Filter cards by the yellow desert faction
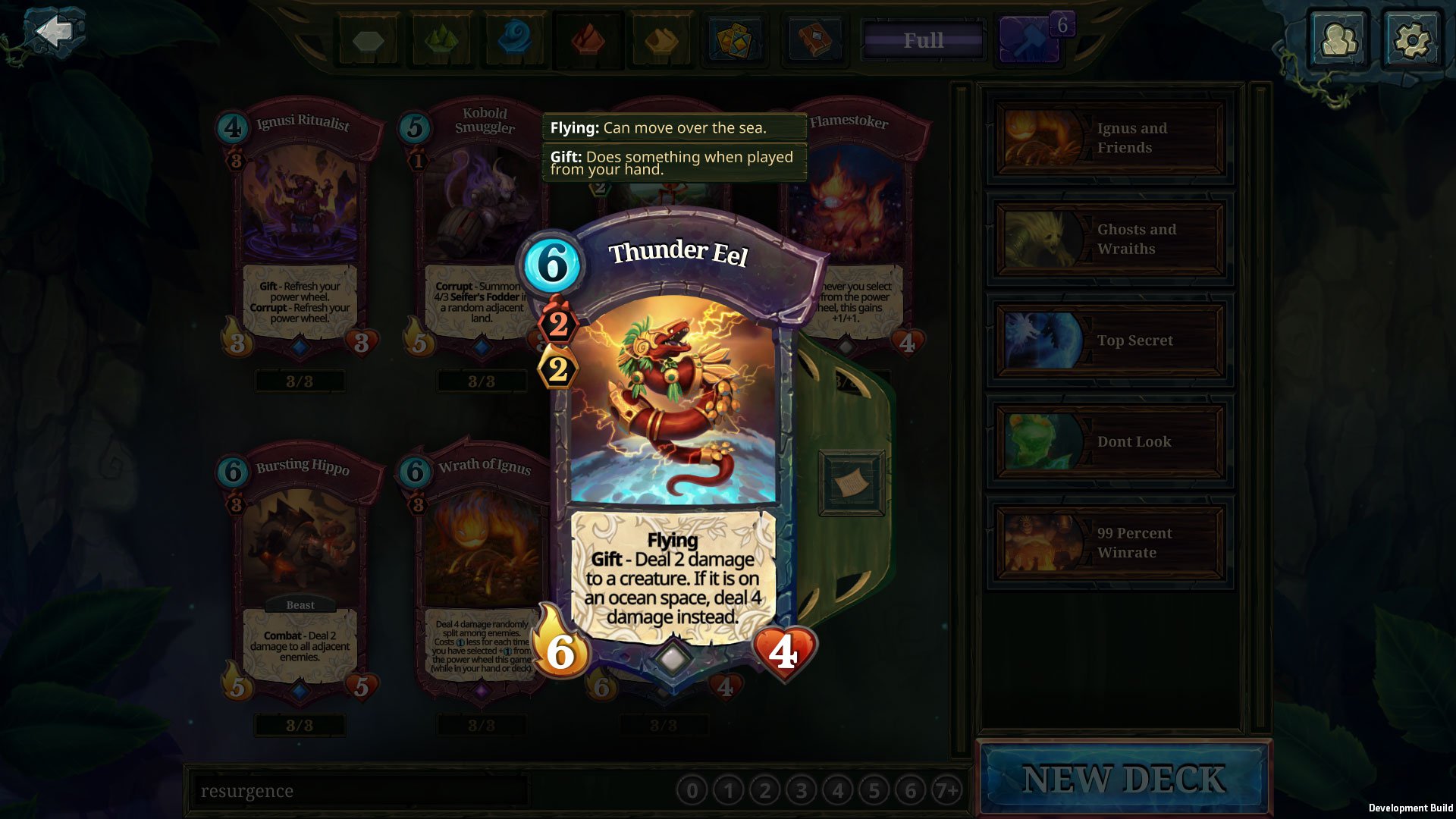This screenshot has width=1456, height=819. pos(661,40)
